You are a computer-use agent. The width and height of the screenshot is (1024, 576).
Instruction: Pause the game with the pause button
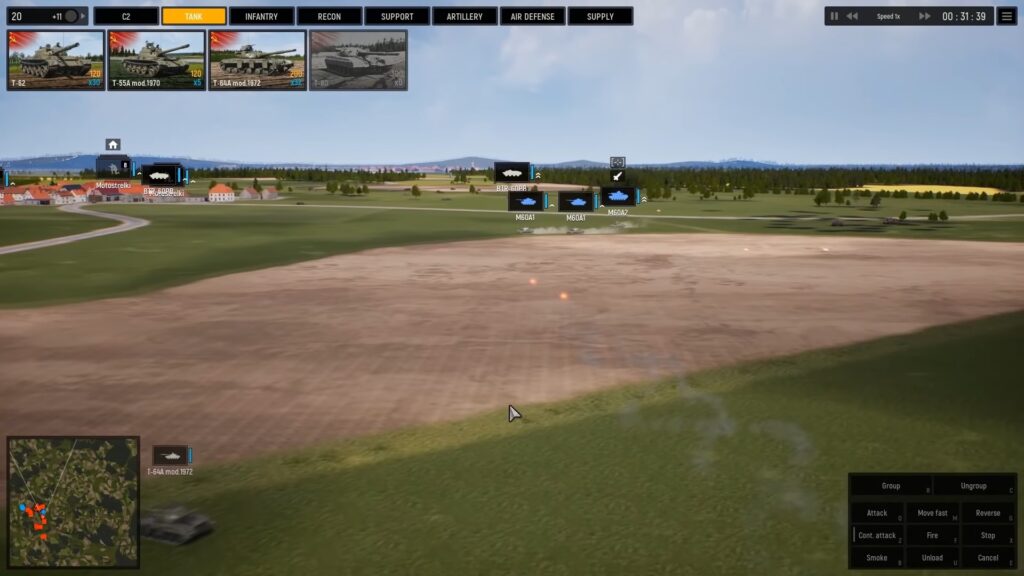pyautogui.click(x=835, y=16)
